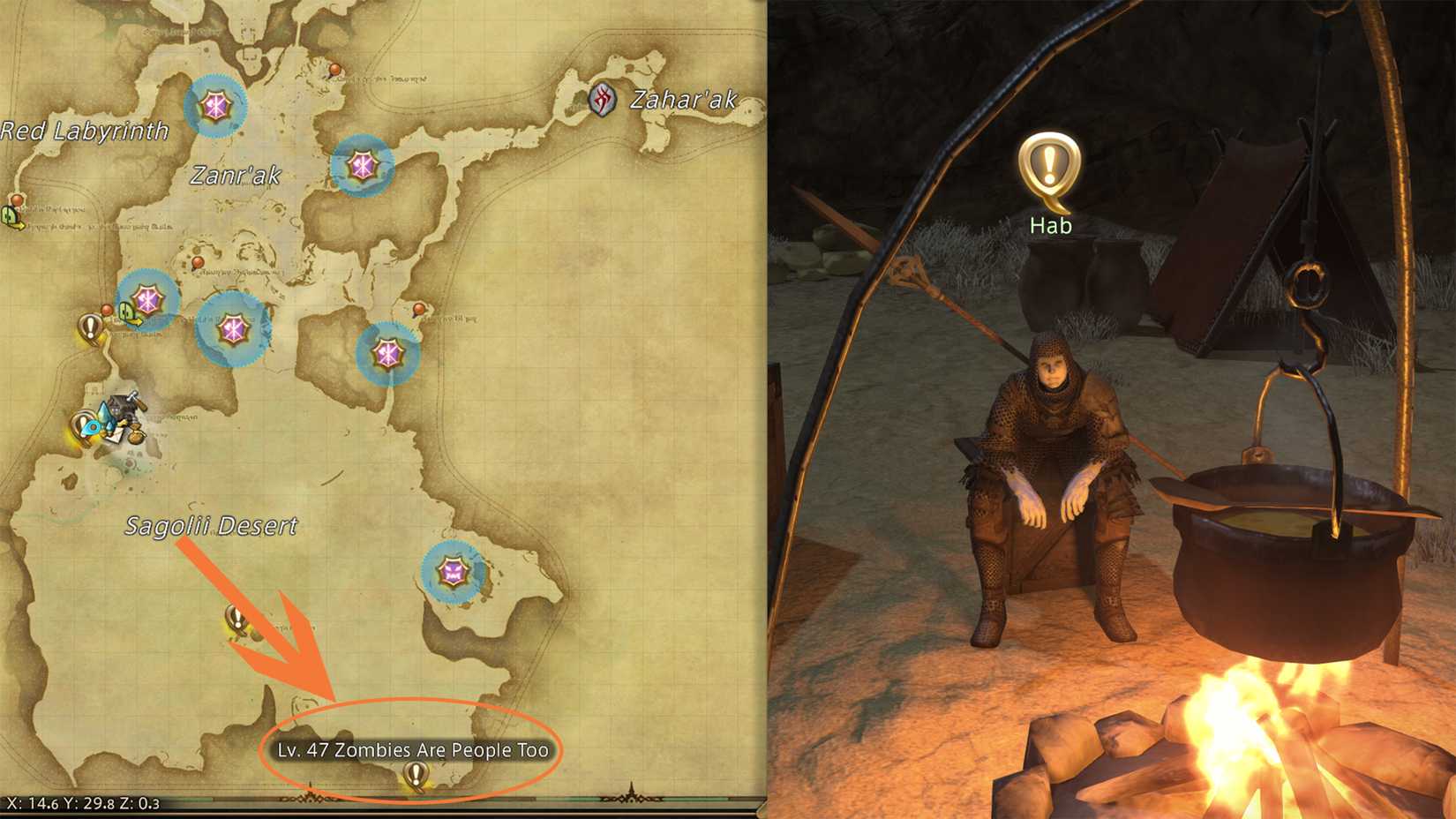Select the red Zahar'ak stronghold icon

click(x=604, y=99)
